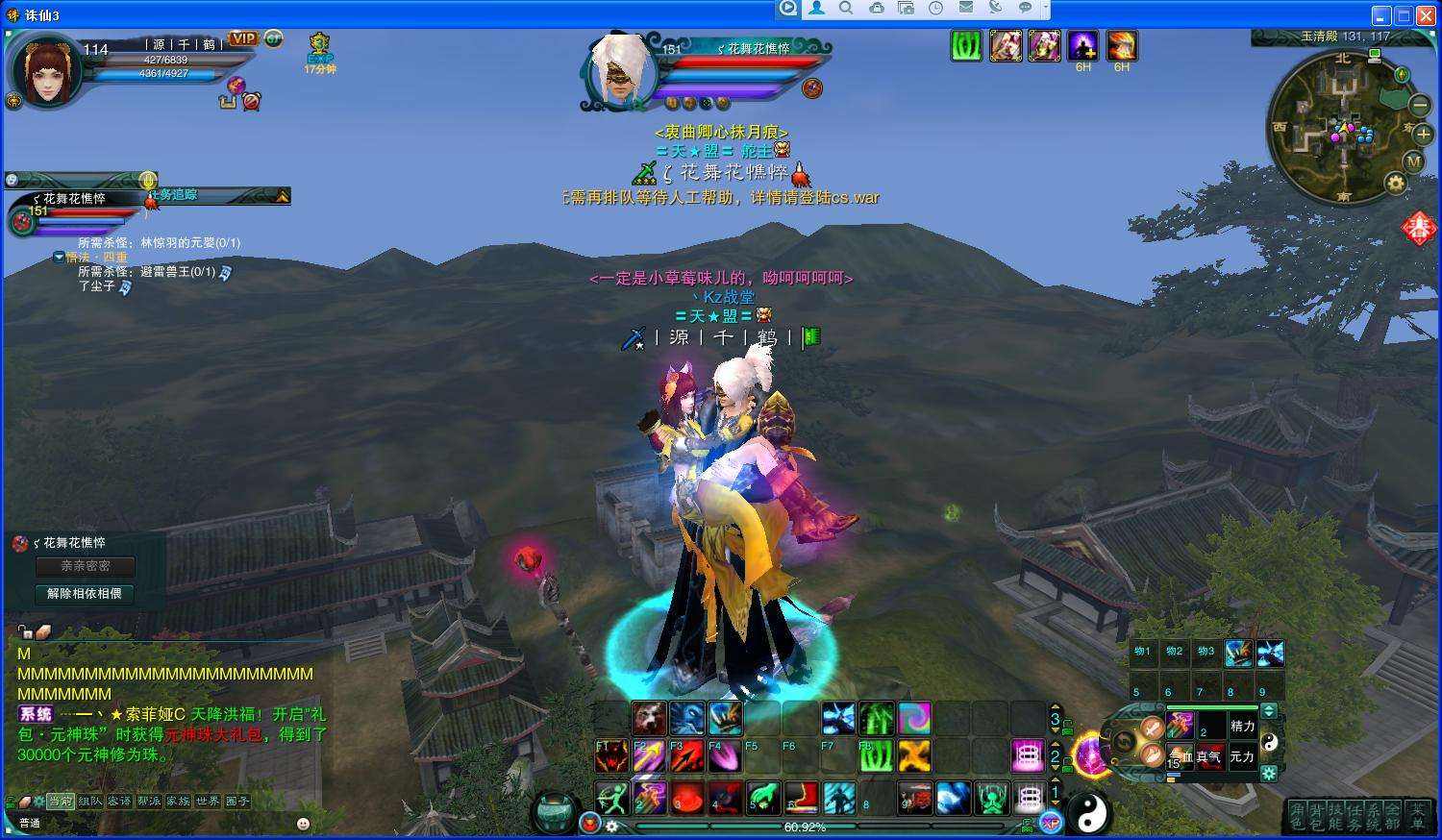Click the XP orb button

click(x=1051, y=822)
